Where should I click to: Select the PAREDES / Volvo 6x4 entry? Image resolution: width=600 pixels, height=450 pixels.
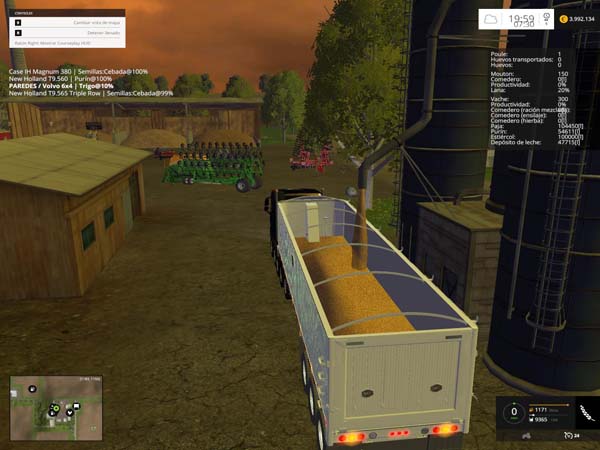point(62,86)
